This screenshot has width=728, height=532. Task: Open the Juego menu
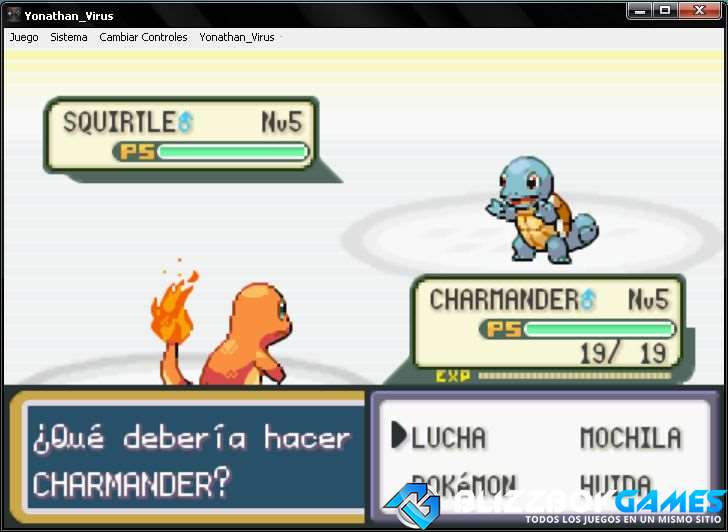click(24, 37)
